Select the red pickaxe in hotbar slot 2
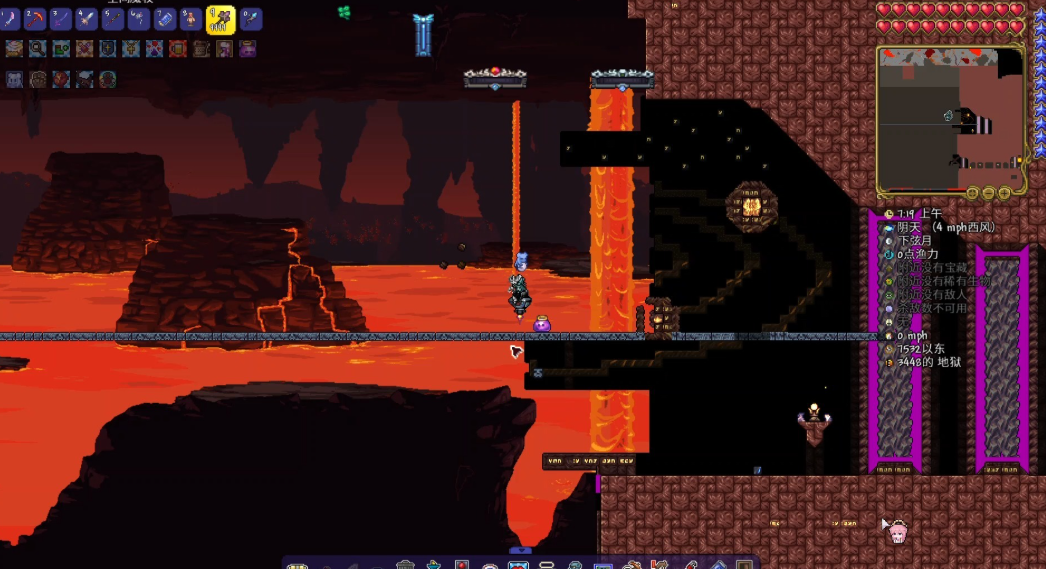Viewport: 1046px width, 569px height. (36, 19)
